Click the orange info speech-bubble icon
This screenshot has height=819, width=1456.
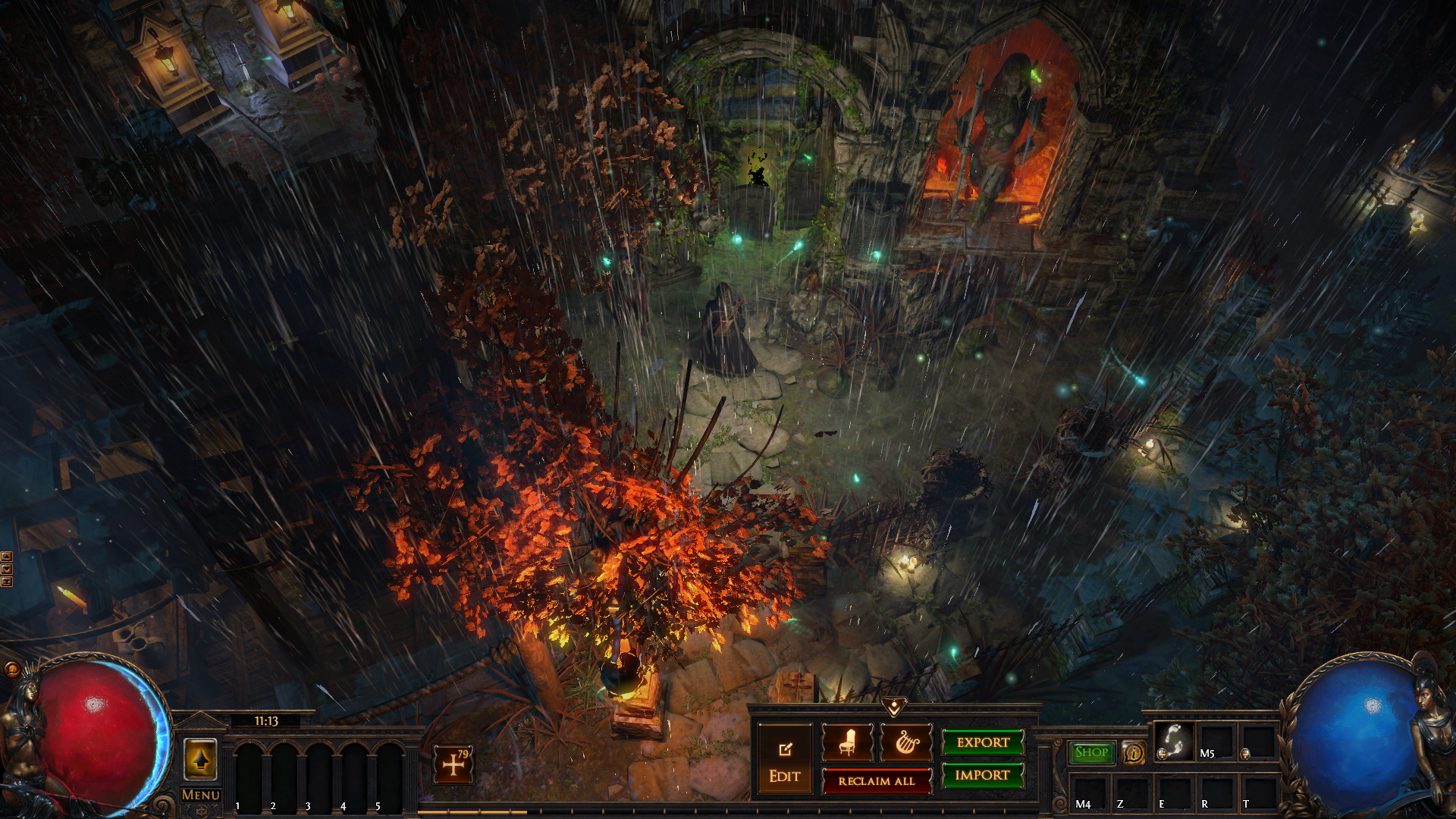1133,753
